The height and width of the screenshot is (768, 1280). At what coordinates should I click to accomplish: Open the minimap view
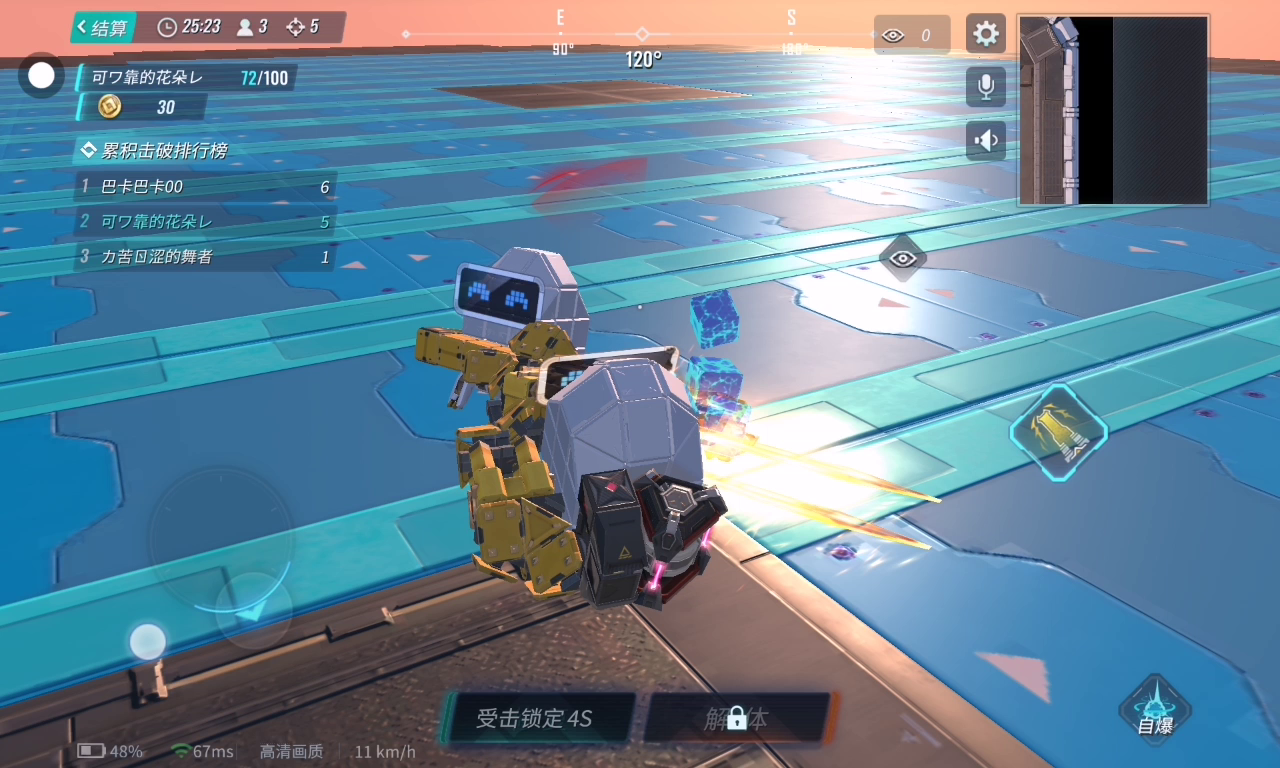tap(1113, 110)
